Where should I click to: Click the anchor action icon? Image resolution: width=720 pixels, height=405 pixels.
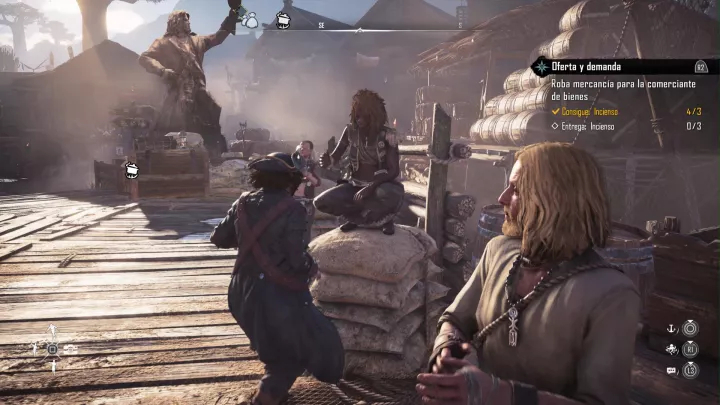tap(673, 328)
